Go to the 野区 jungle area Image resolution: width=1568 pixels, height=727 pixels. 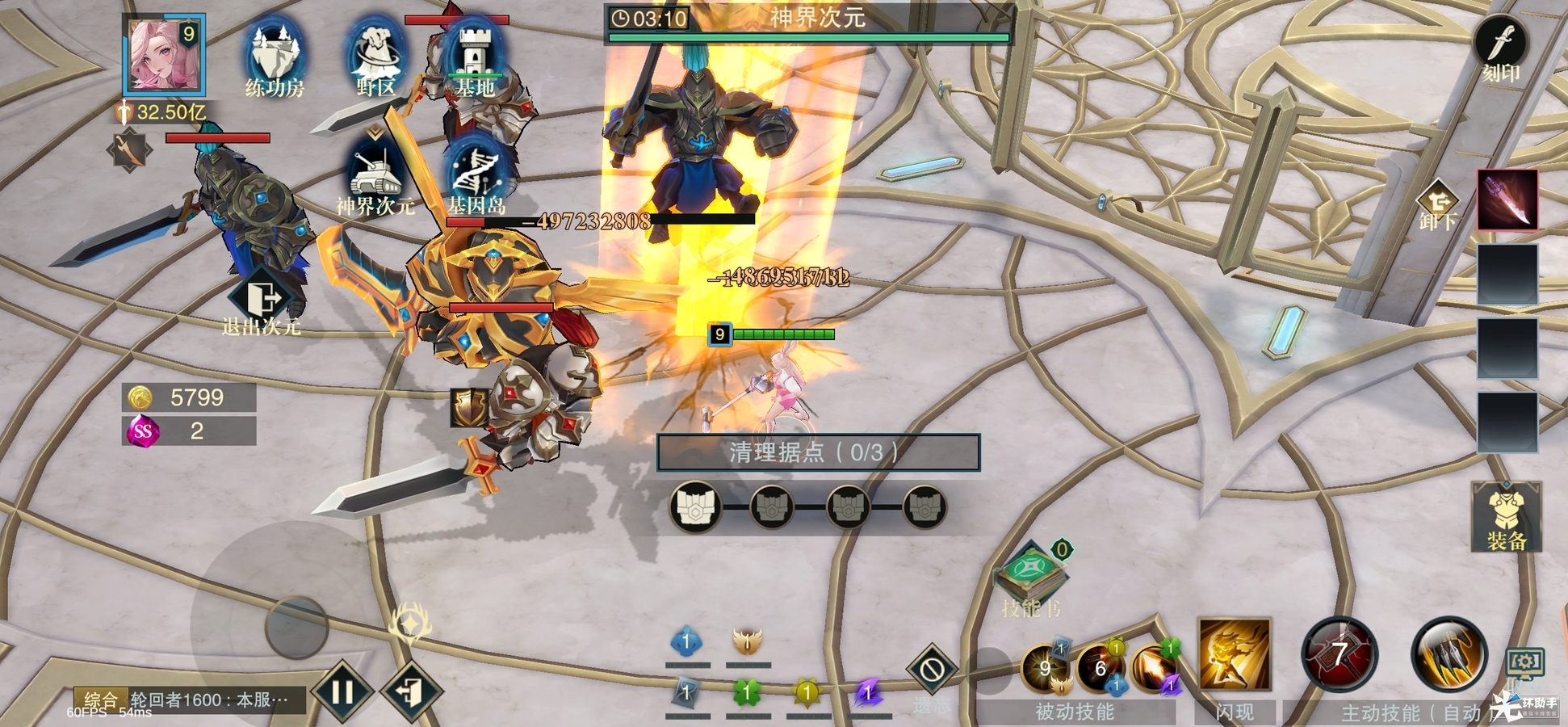(375, 58)
